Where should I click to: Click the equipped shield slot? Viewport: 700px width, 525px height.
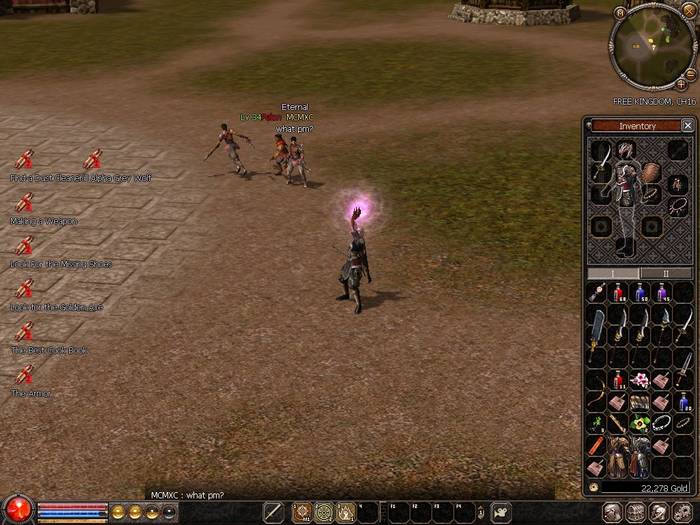[651, 172]
